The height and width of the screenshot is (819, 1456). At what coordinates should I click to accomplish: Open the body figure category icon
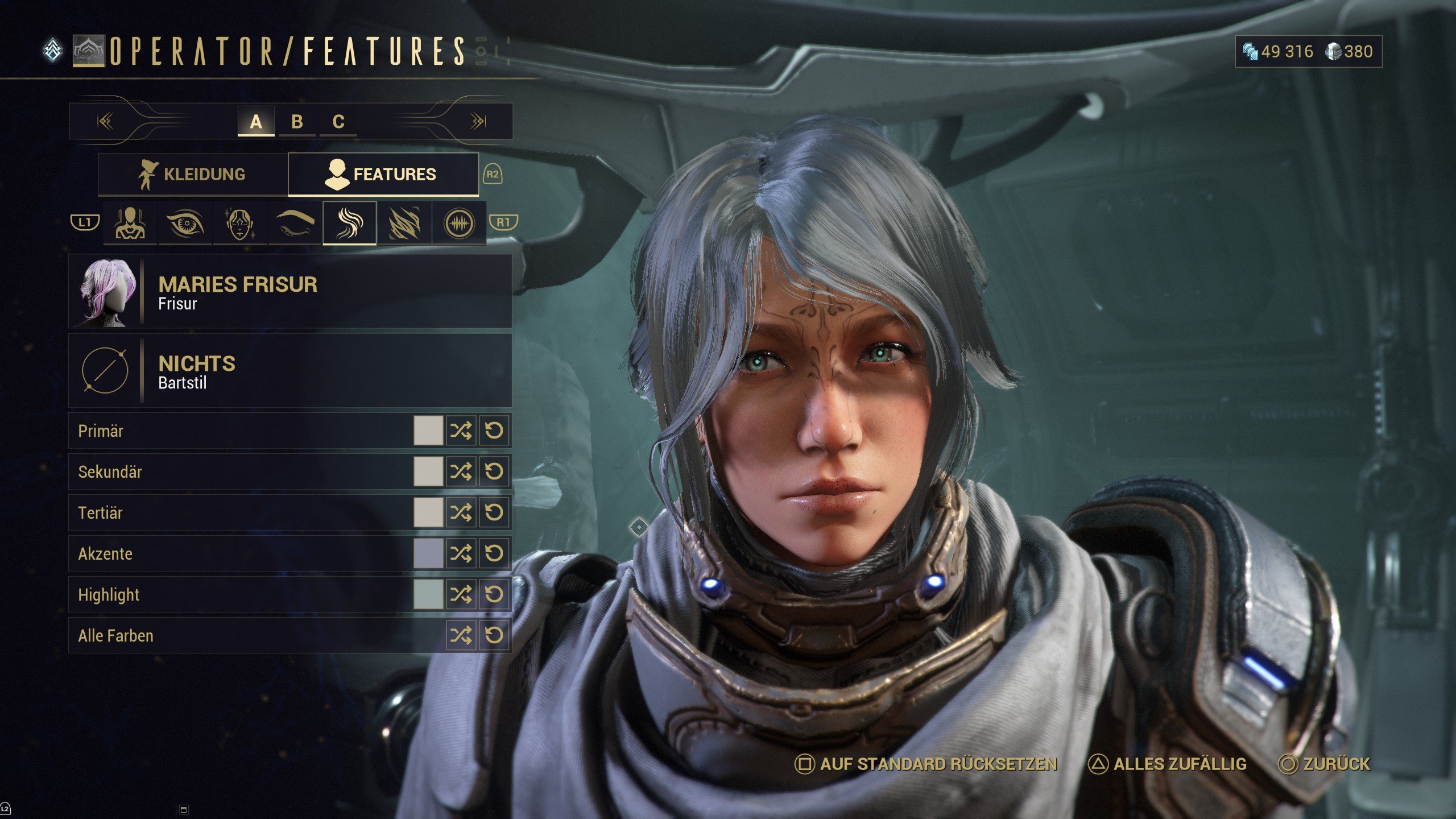tap(130, 223)
